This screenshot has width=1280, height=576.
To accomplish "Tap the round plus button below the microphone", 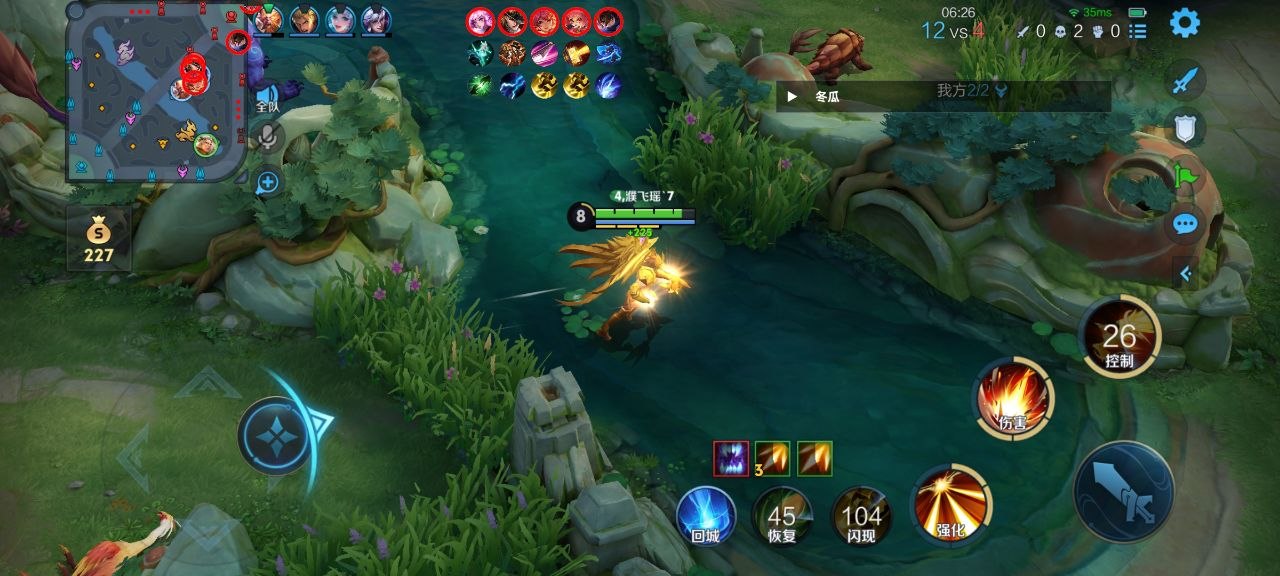I will (267, 182).
